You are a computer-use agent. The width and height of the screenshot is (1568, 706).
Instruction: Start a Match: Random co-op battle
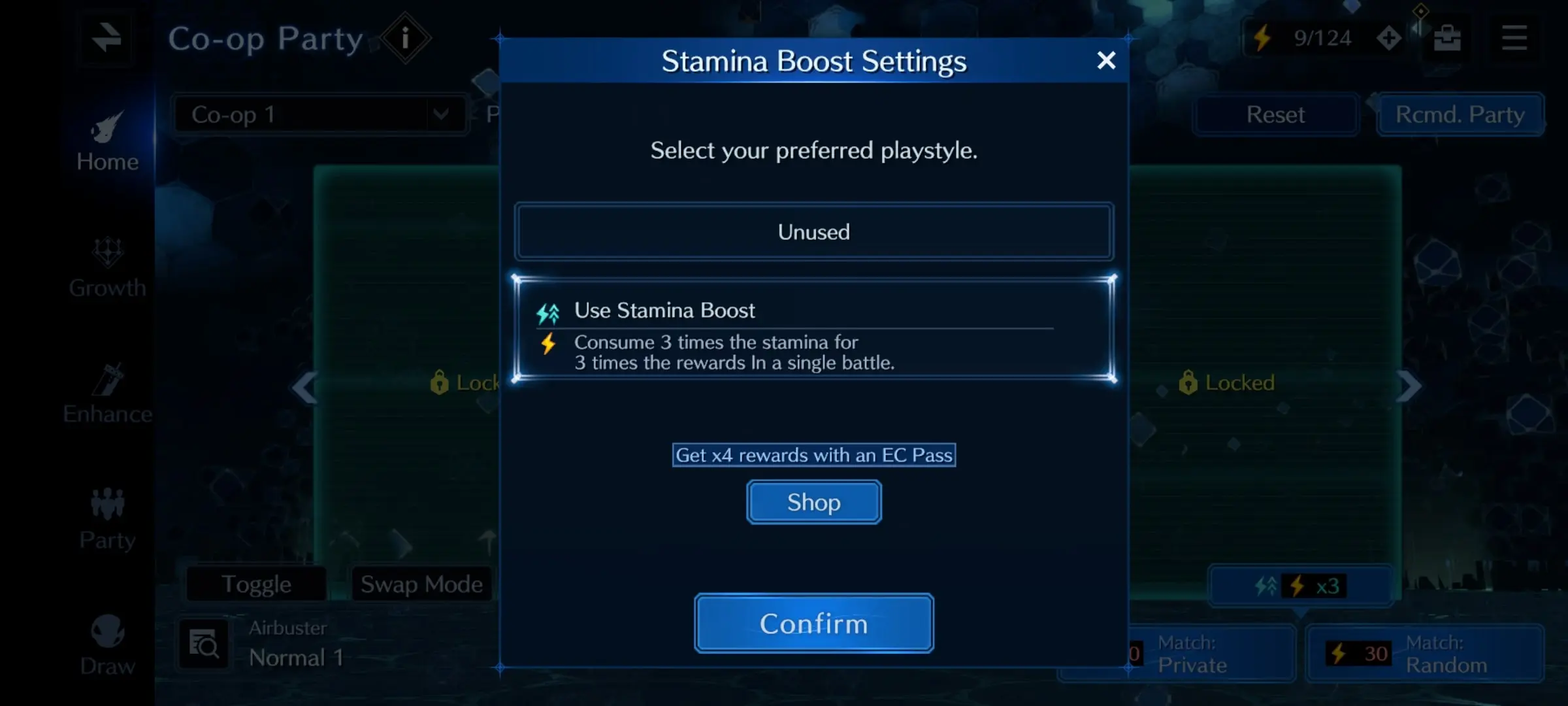click(1424, 654)
